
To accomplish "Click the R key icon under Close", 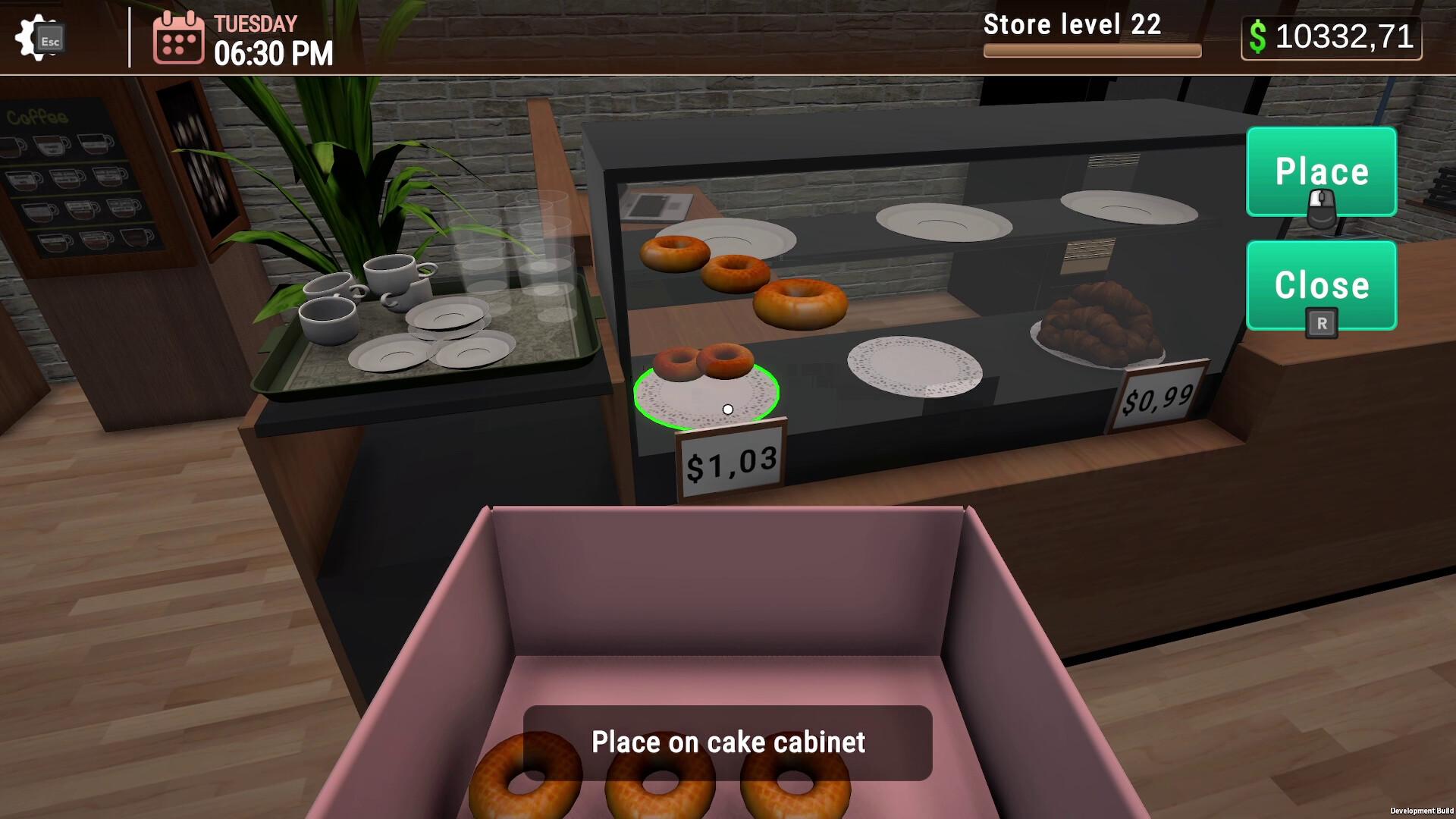I will point(1321,322).
